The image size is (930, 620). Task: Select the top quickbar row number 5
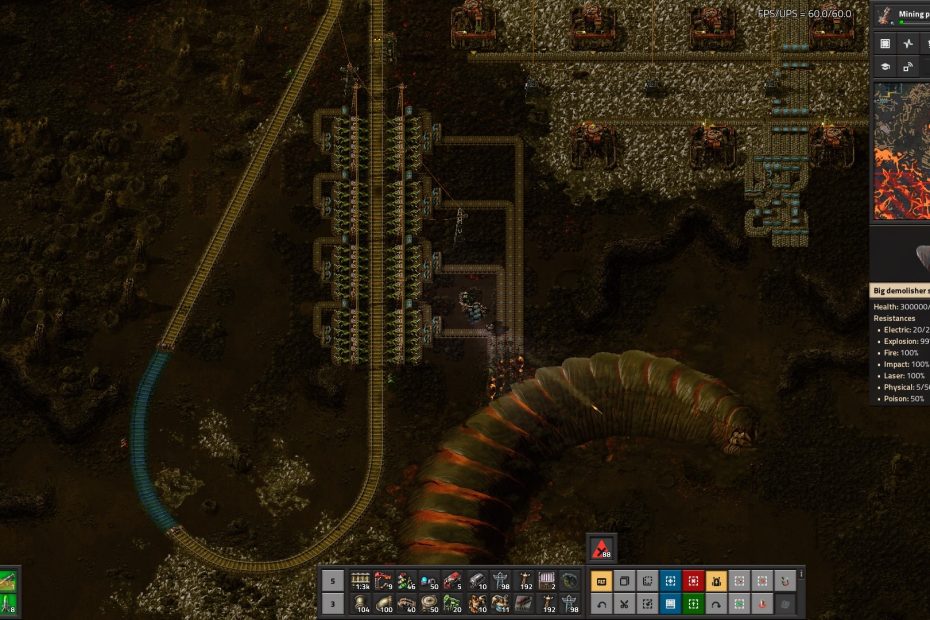click(333, 580)
